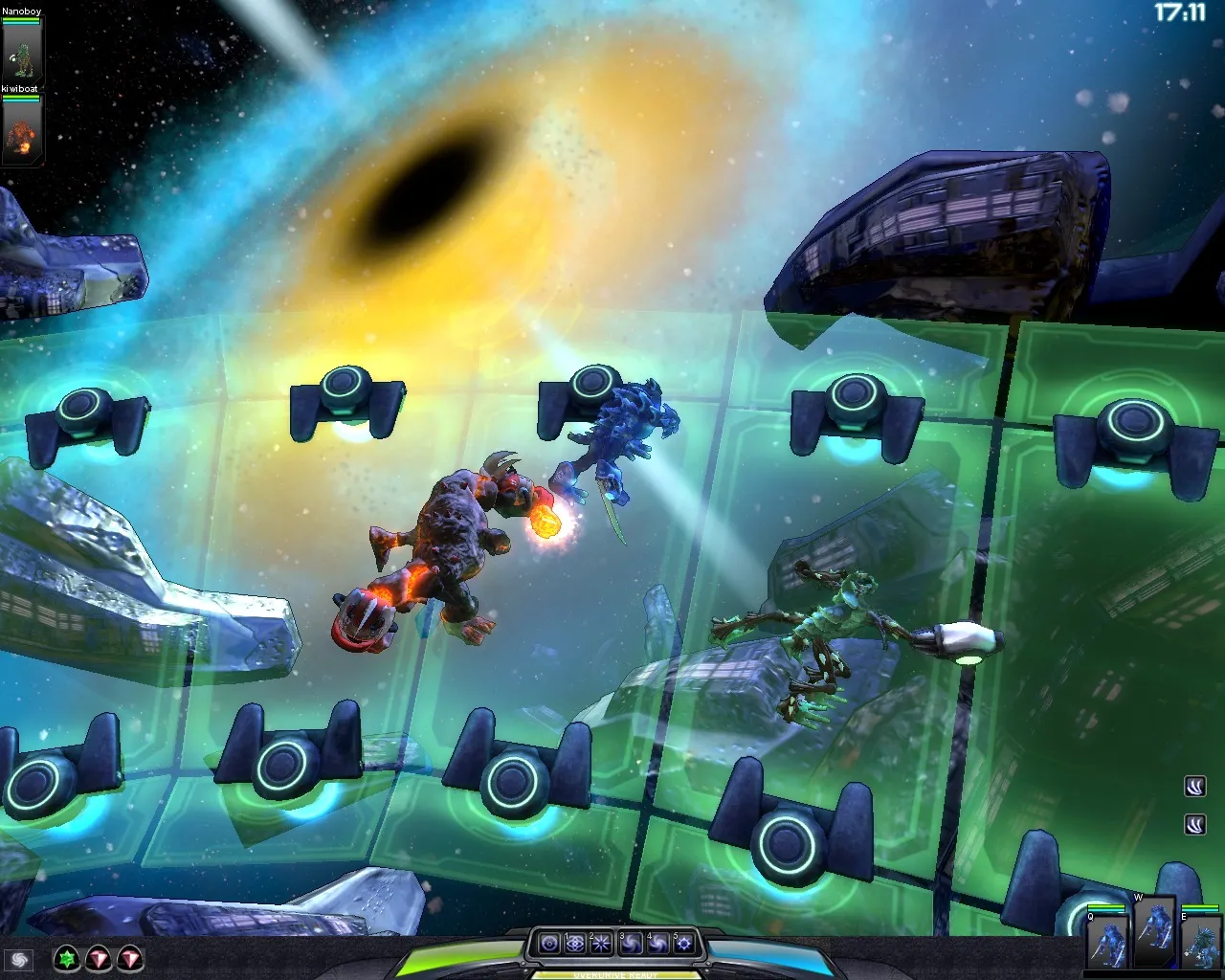Image resolution: width=1225 pixels, height=980 pixels.
Task: Activate the unnumbered ring basic attack icon
Action: 549,945
